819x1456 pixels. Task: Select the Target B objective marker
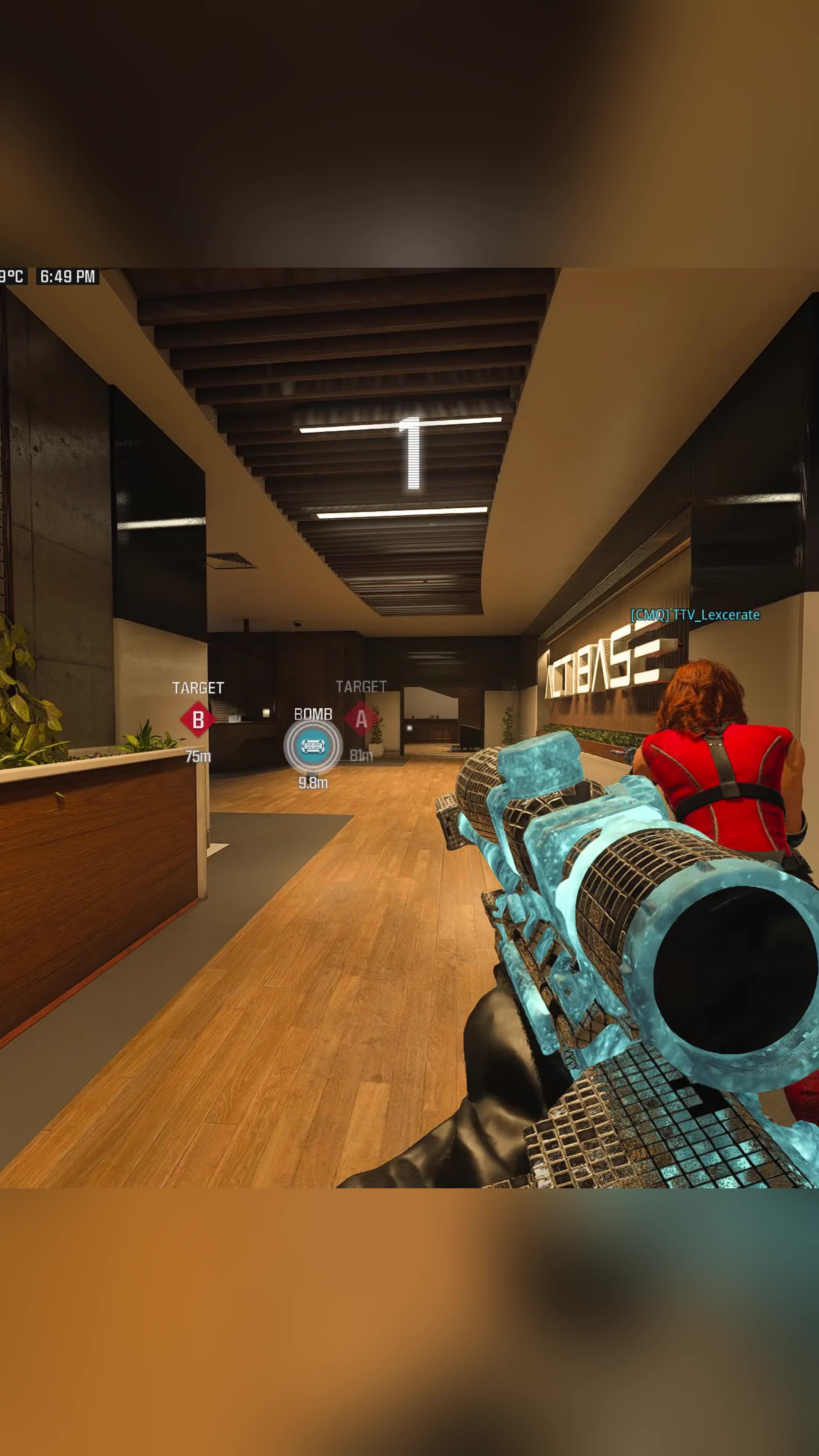[x=198, y=720]
